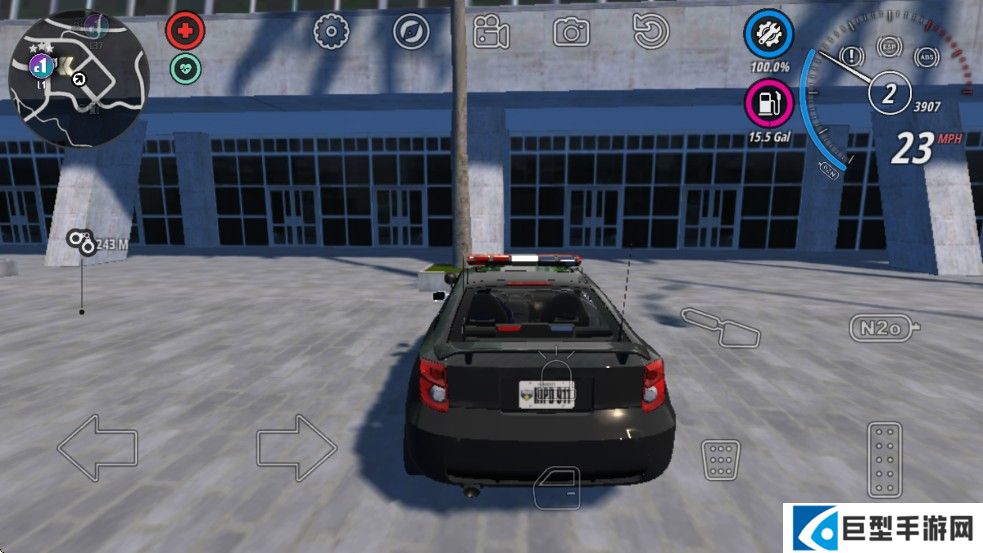This screenshot has width=983, height=553.
Task: Step on the gas pedal
Action: click(x=884, y=459)
